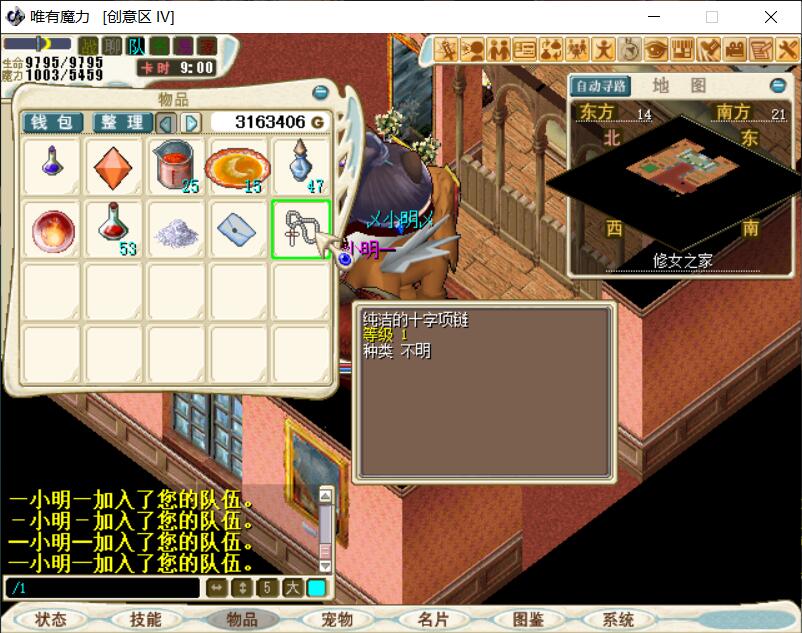Open the 钱包 wallet button

tap(52, 122)
